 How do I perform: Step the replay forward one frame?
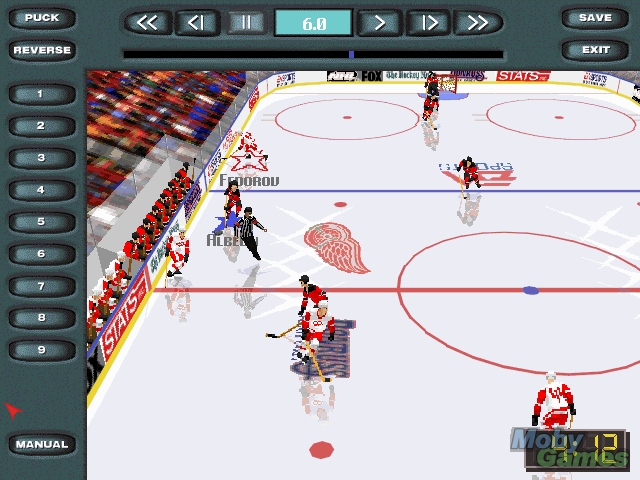(x=428, y=23)
